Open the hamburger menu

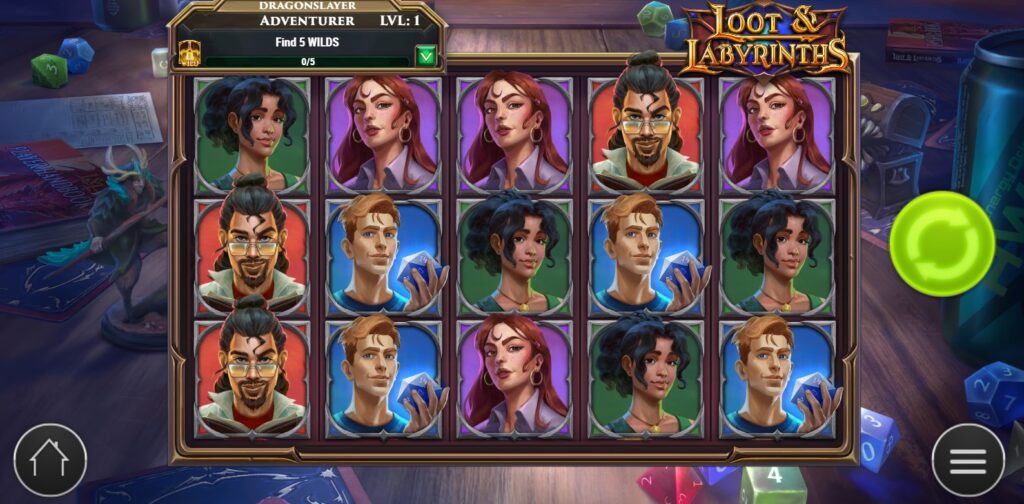[x=967, y=460]
